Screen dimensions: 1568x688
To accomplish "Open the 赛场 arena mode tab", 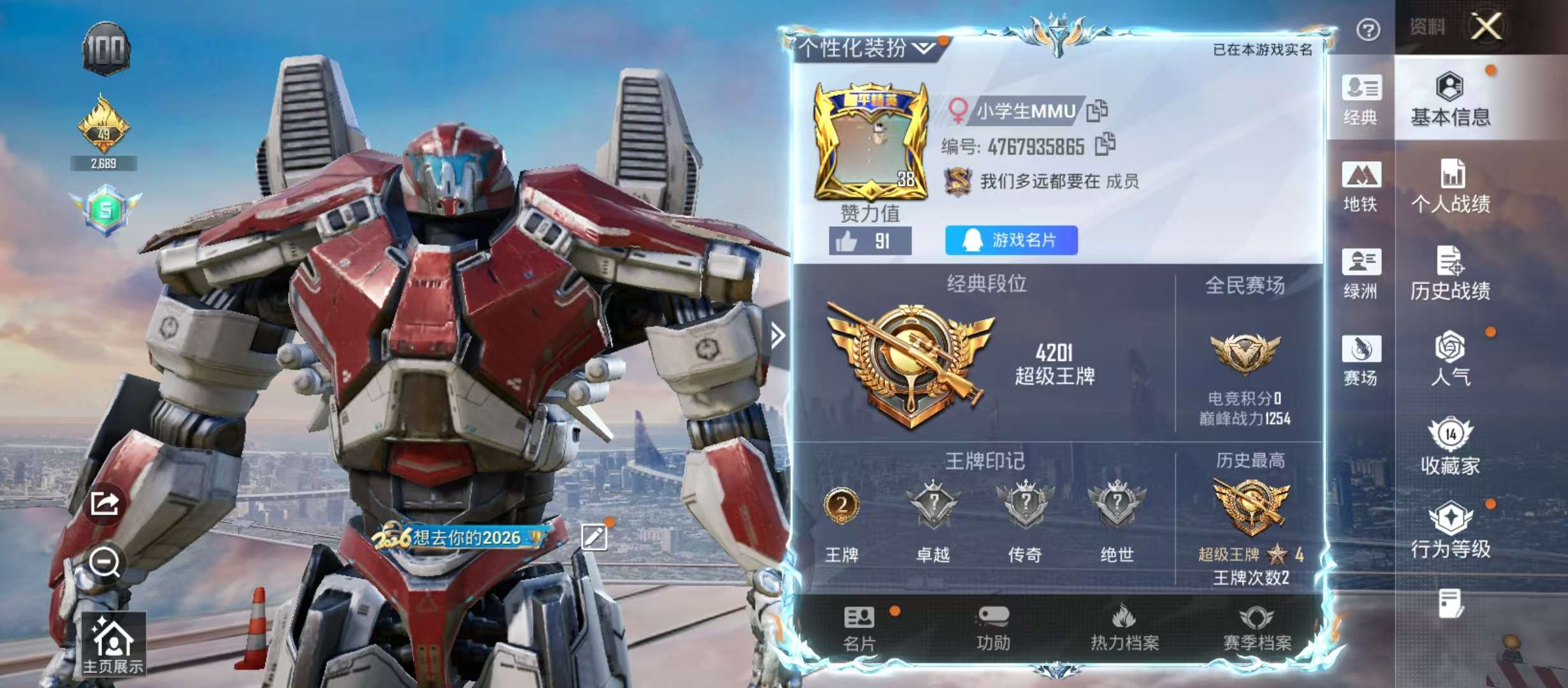I will 1361,361.
